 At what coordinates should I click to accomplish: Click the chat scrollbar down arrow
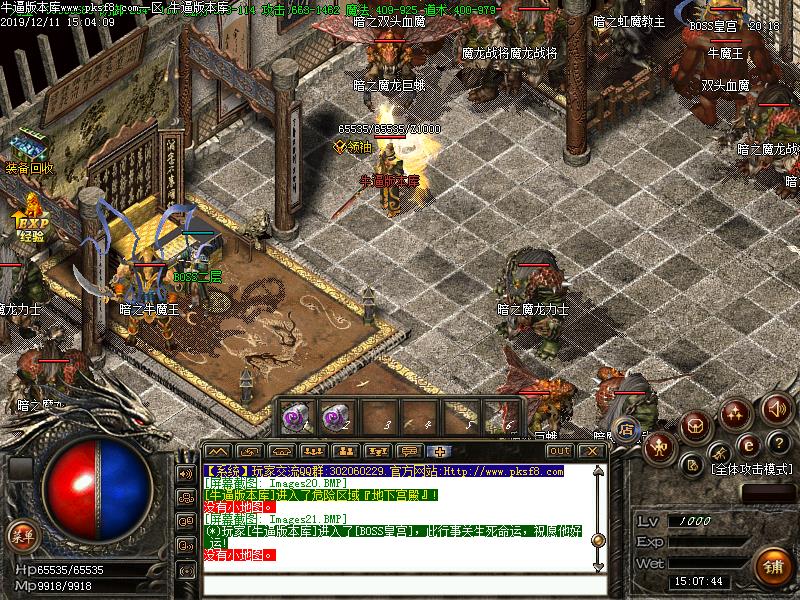click(598, 564)
